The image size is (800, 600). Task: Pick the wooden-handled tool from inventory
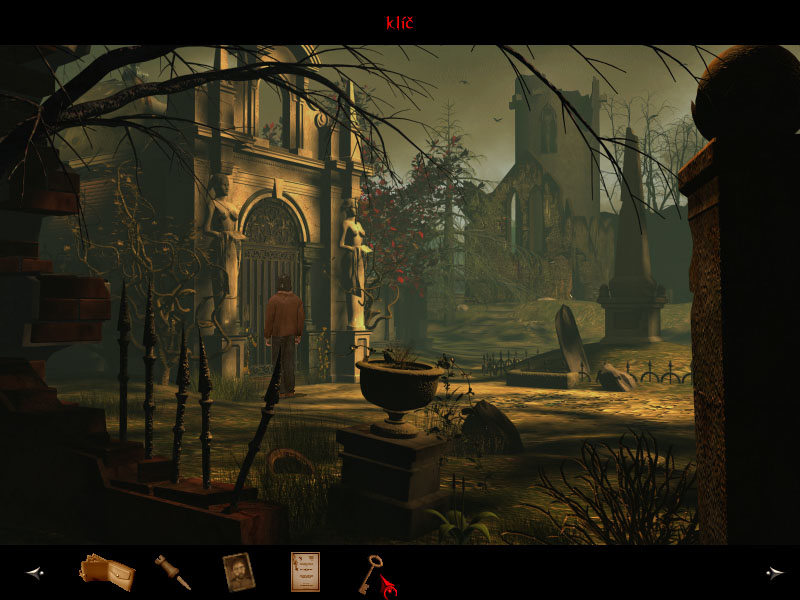[x=172, y=572]
